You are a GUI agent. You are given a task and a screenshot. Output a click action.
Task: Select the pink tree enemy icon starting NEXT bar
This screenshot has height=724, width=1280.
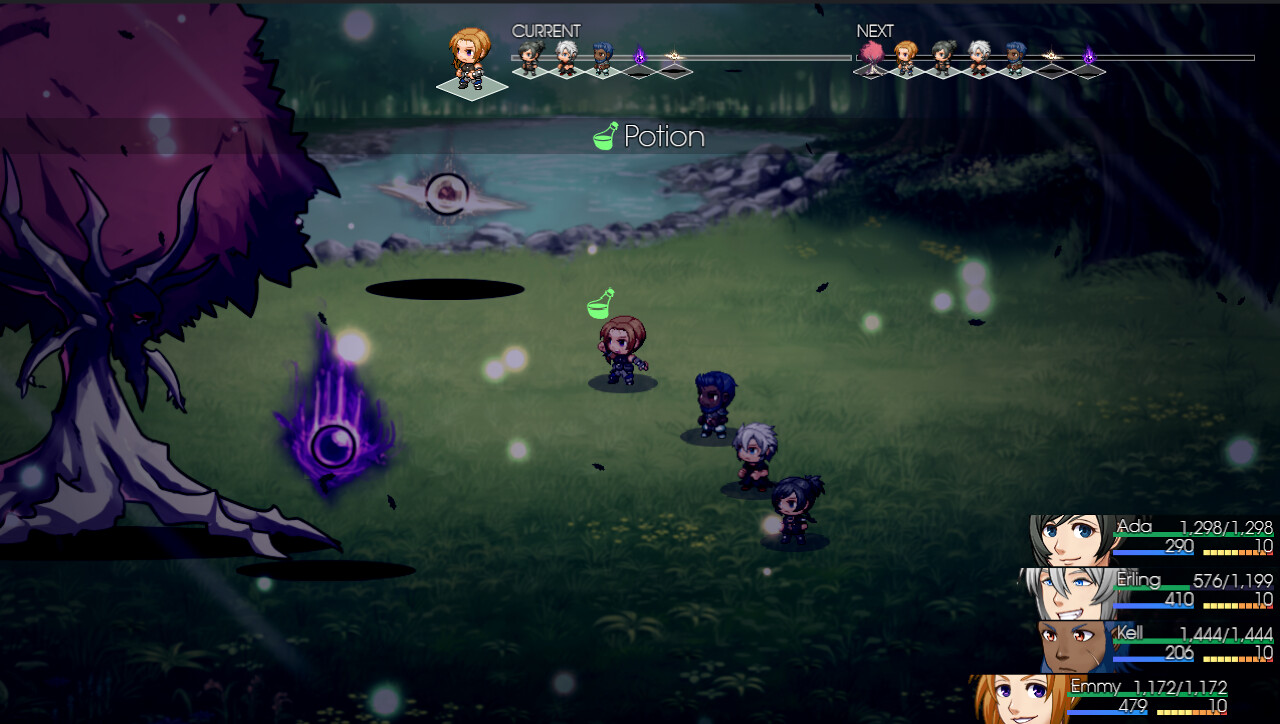(872, 56)
